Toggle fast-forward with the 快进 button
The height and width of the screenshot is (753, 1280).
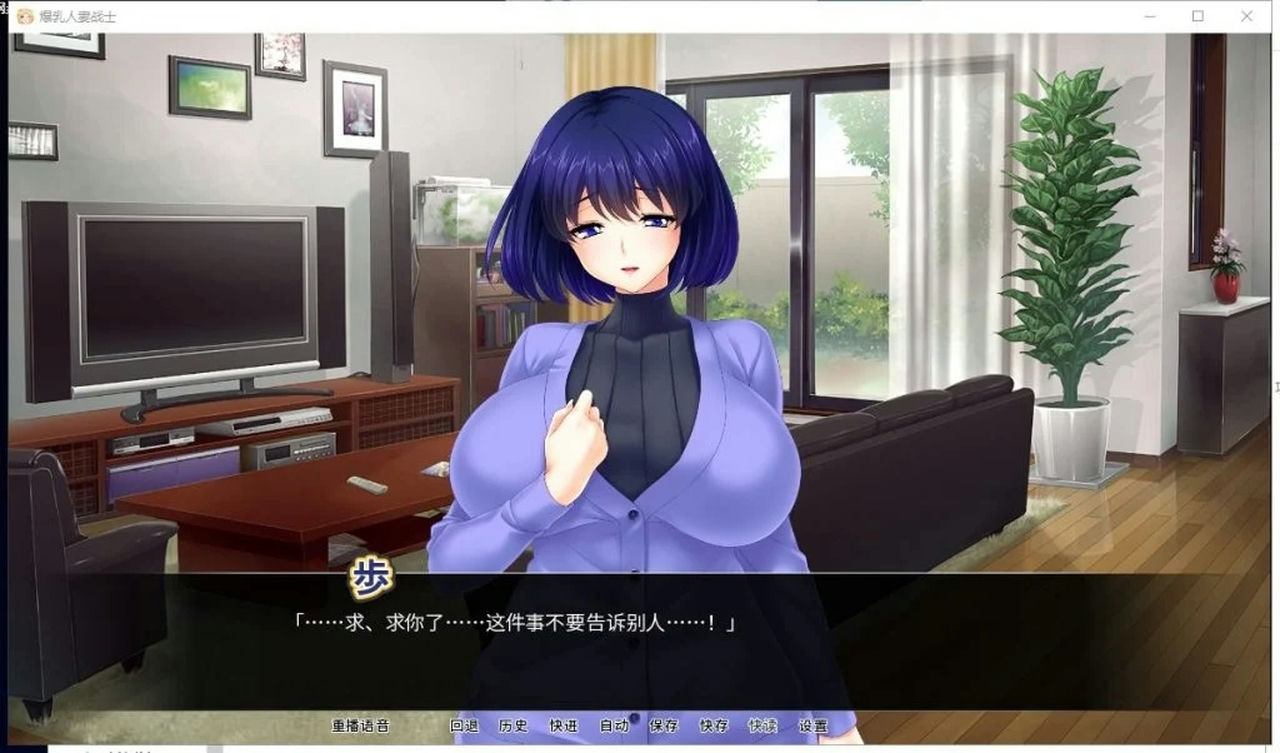[x=565, y=727]
